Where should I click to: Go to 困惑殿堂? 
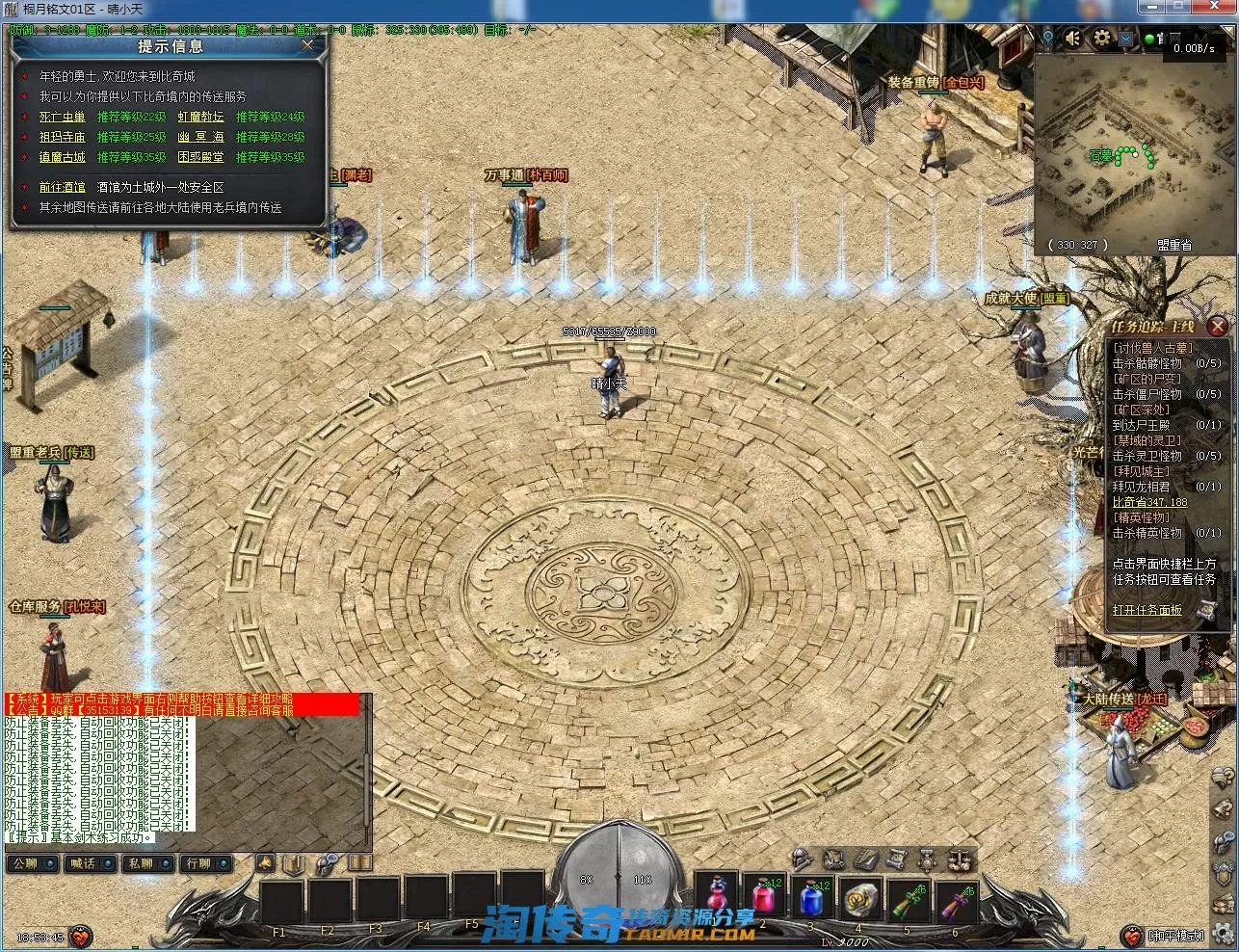(x=200, y=157)
